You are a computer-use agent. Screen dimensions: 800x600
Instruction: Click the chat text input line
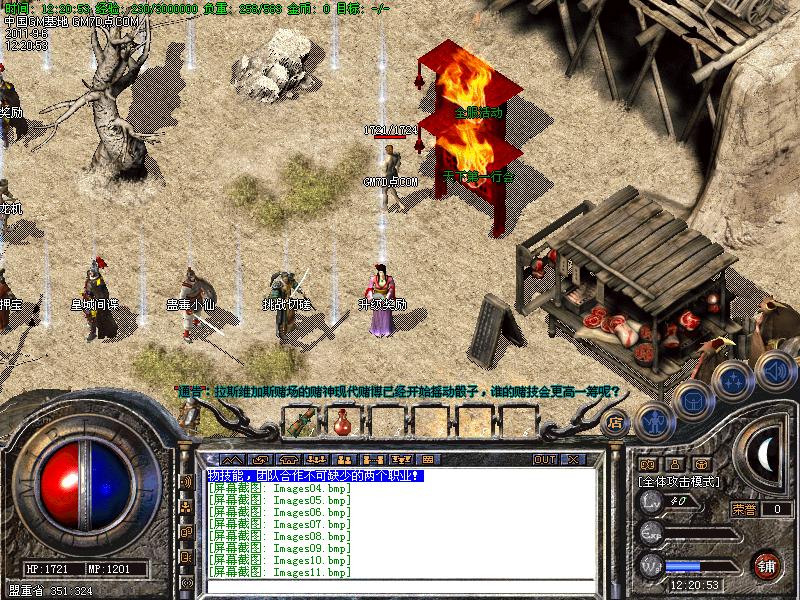click(x=400, y=584)
